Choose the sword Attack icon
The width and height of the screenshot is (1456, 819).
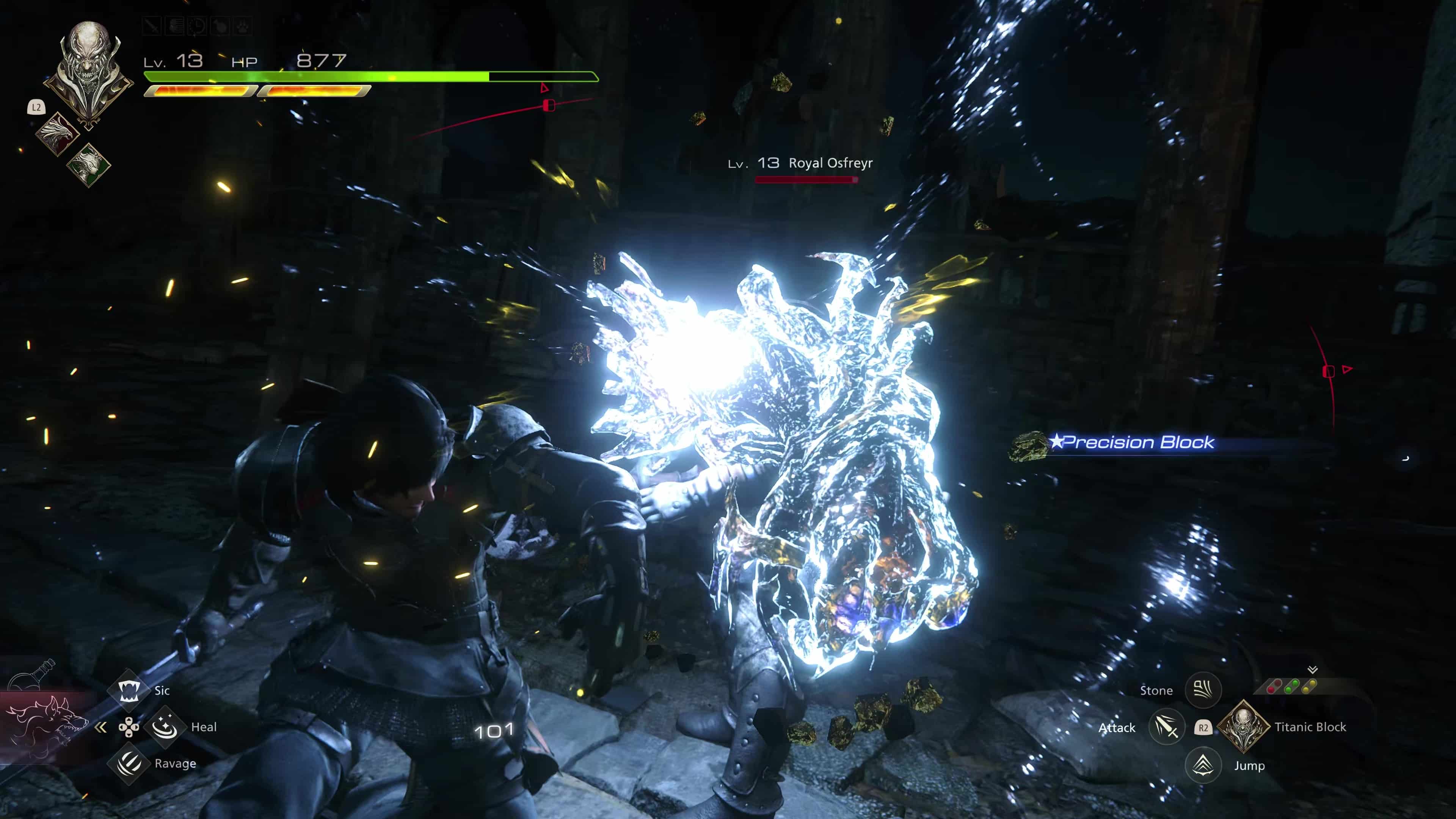(x=1167, y=727)
